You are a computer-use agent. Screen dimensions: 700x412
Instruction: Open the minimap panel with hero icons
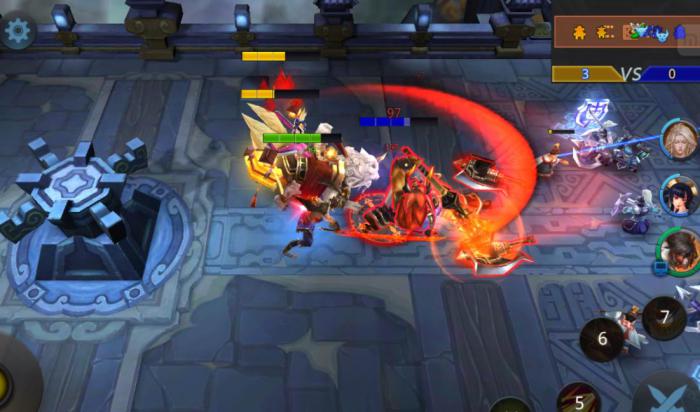point(626,32)
